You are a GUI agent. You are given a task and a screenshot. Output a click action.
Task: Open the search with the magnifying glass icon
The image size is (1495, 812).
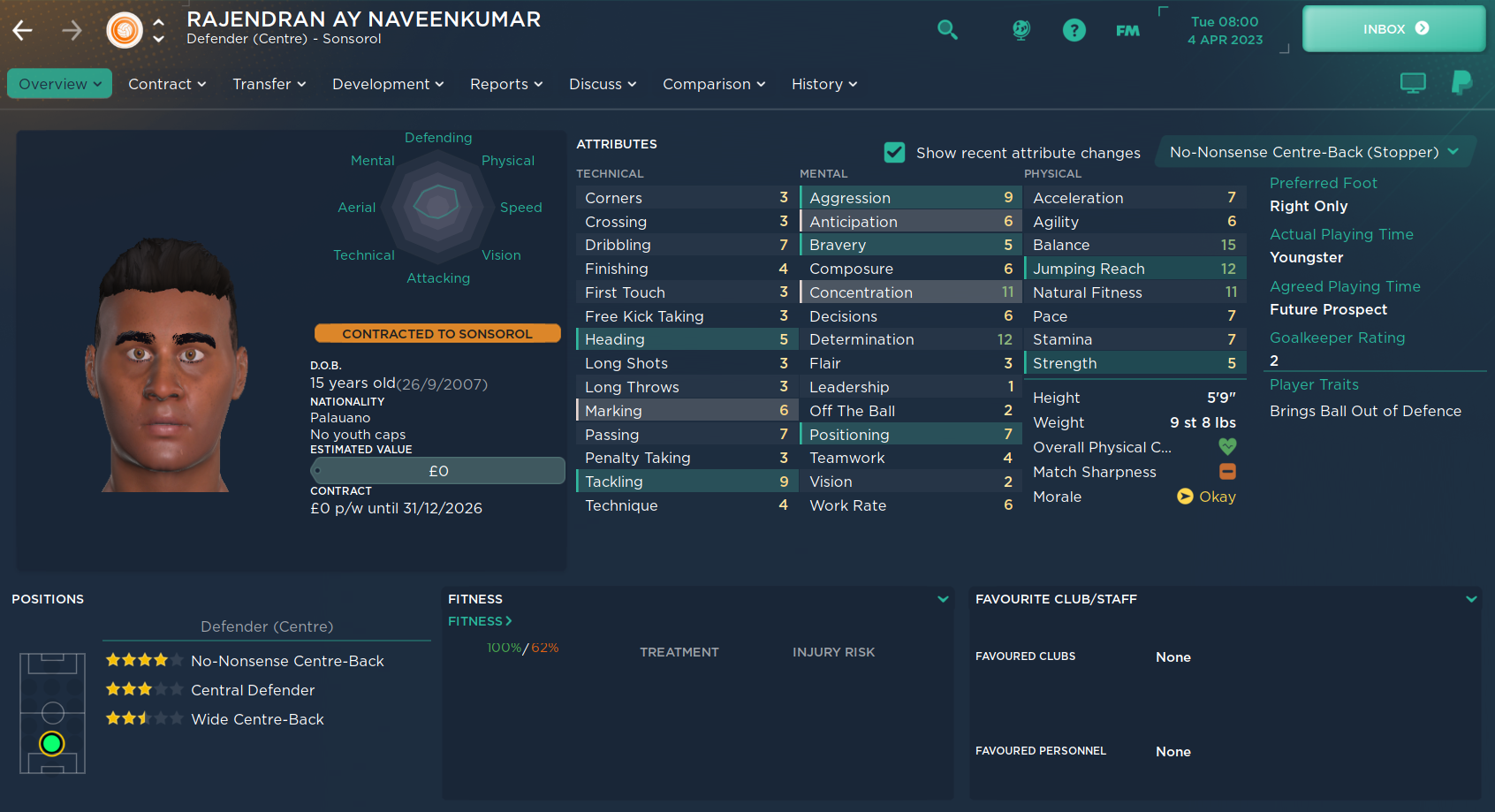pyautogui.click(x=947, y=29)
